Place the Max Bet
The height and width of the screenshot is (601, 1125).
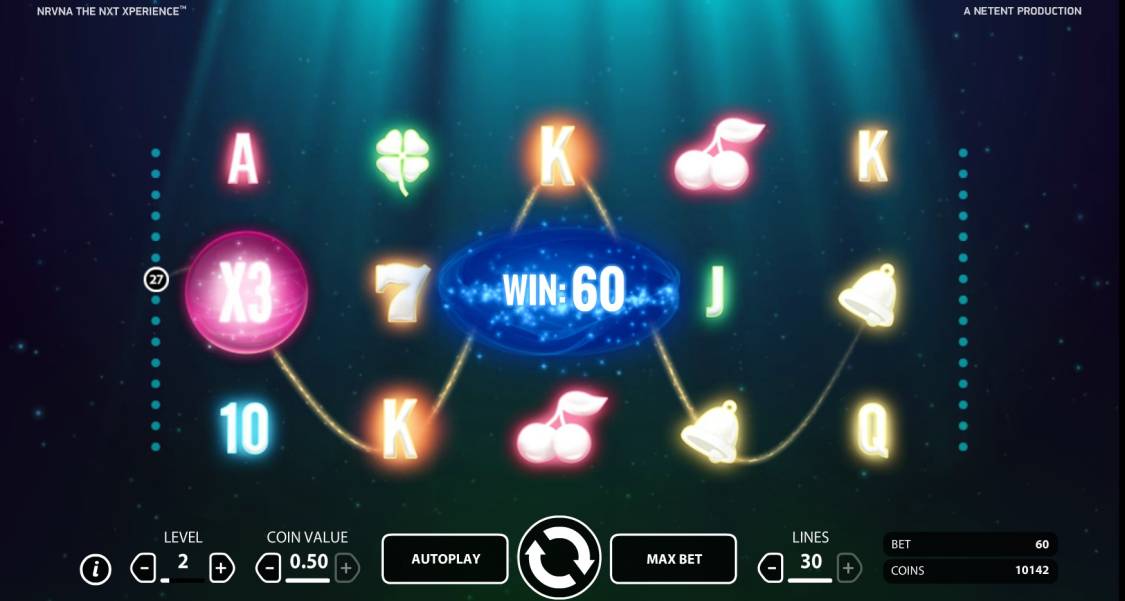673,559
